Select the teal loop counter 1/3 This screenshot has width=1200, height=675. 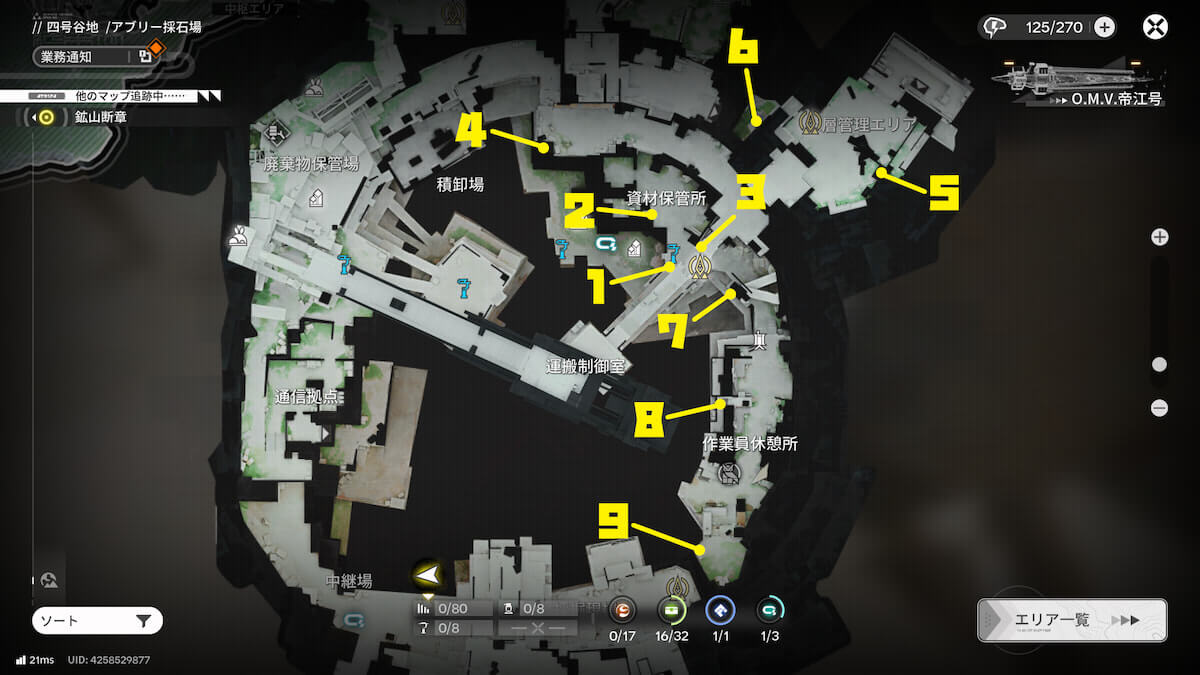coord(770,610)
